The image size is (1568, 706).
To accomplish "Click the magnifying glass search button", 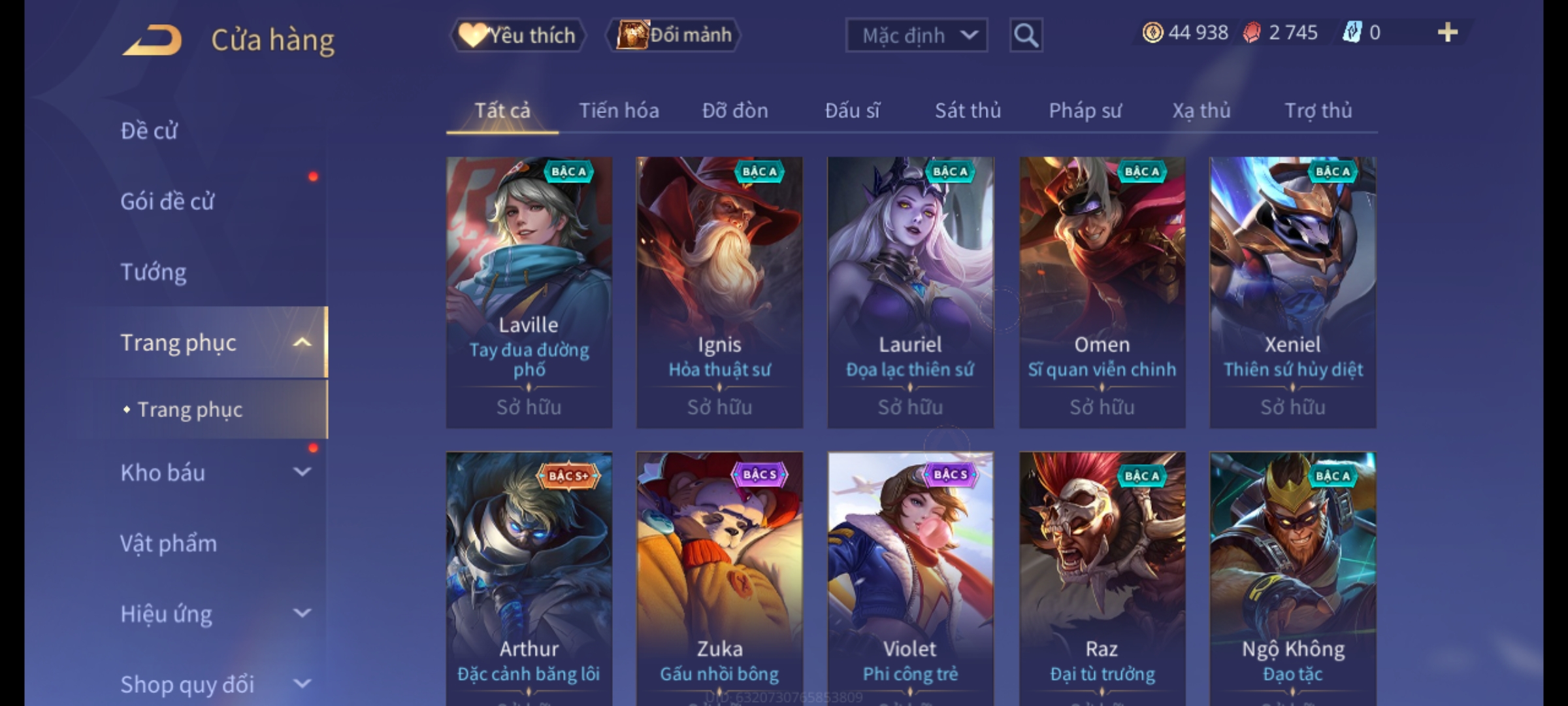I will [1026, 35].
